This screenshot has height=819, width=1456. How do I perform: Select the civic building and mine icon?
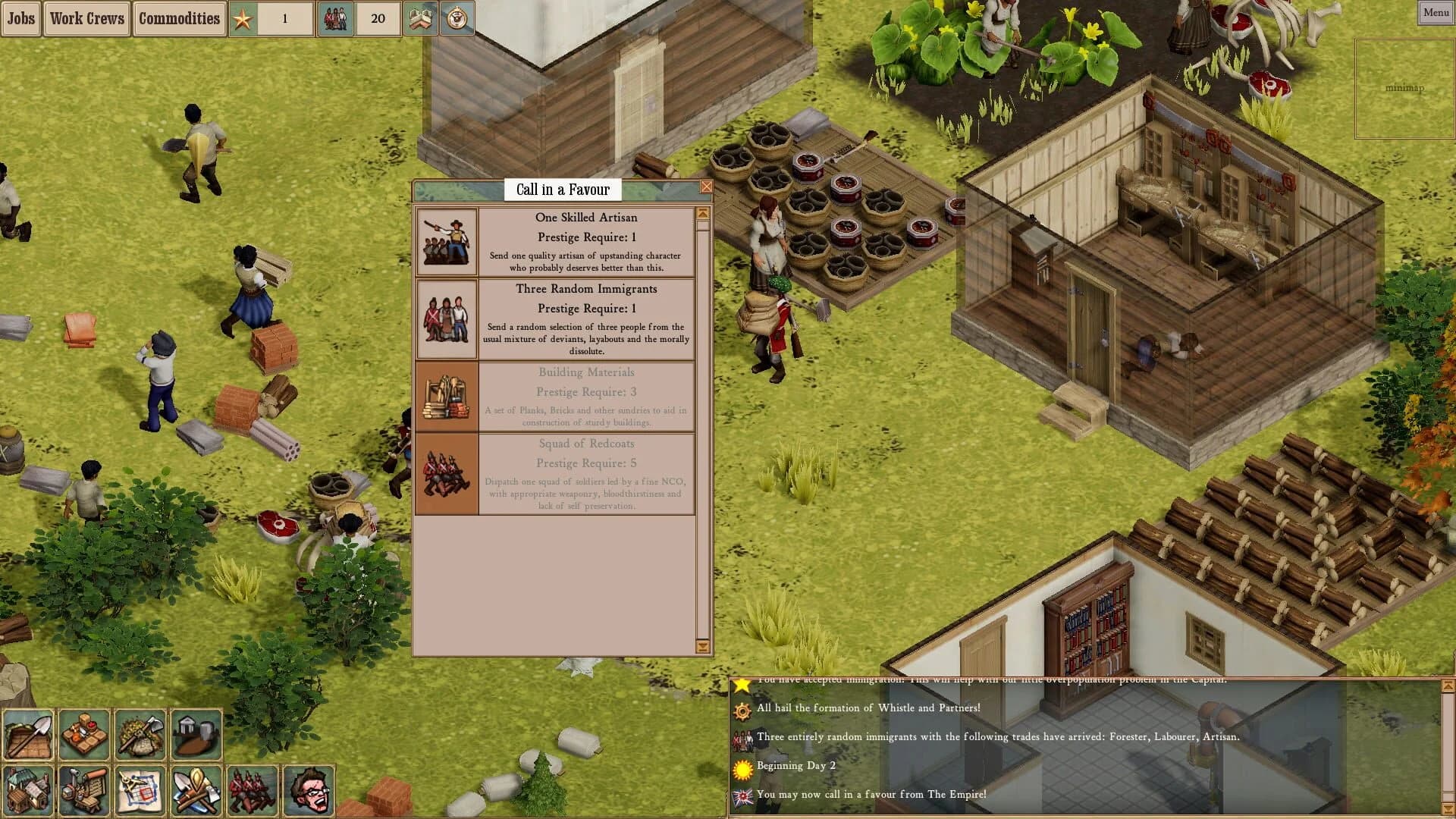click(x=197, y=734)
